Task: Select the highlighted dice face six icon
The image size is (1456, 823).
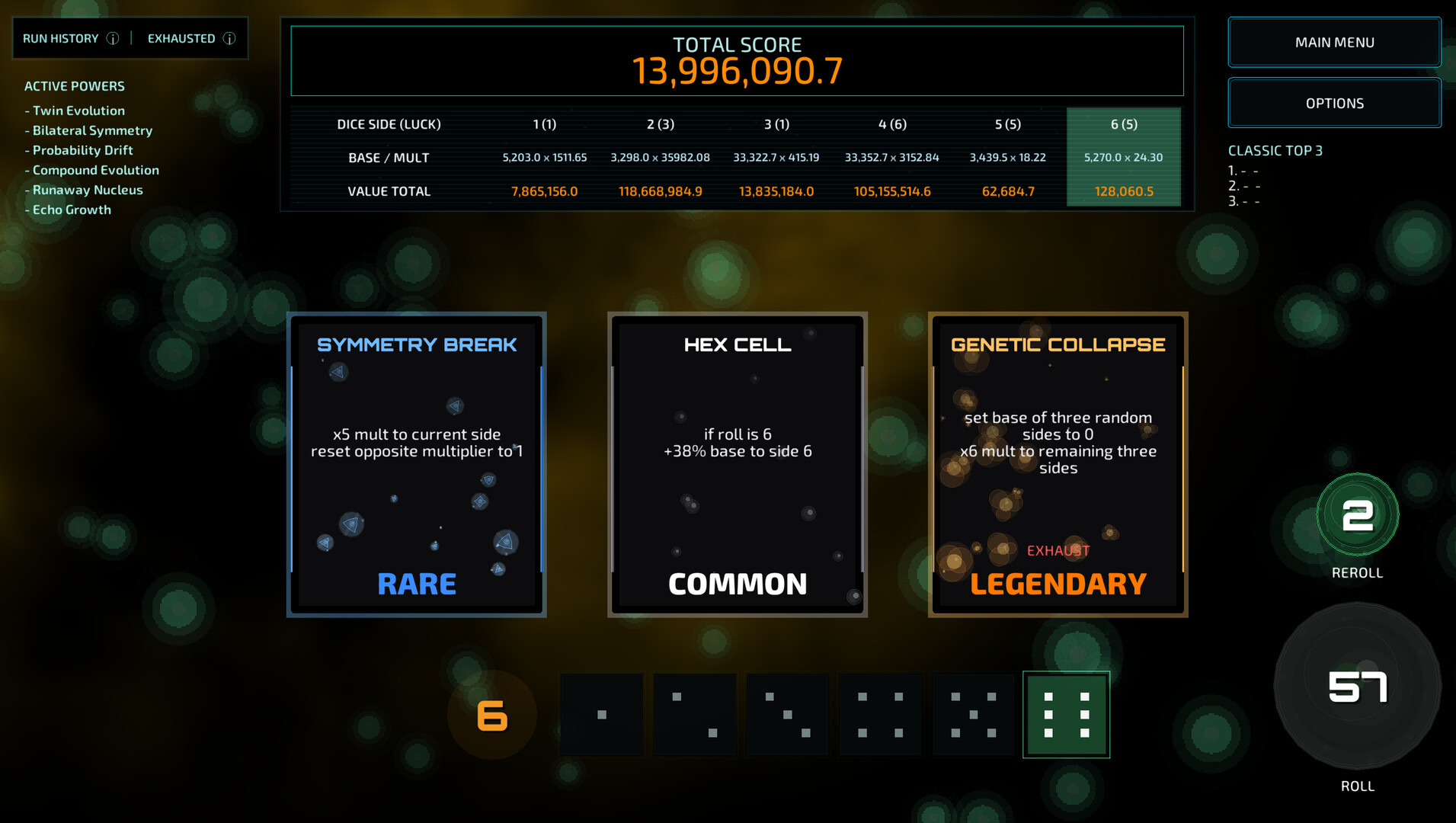Action: (x=1067, y=714)
